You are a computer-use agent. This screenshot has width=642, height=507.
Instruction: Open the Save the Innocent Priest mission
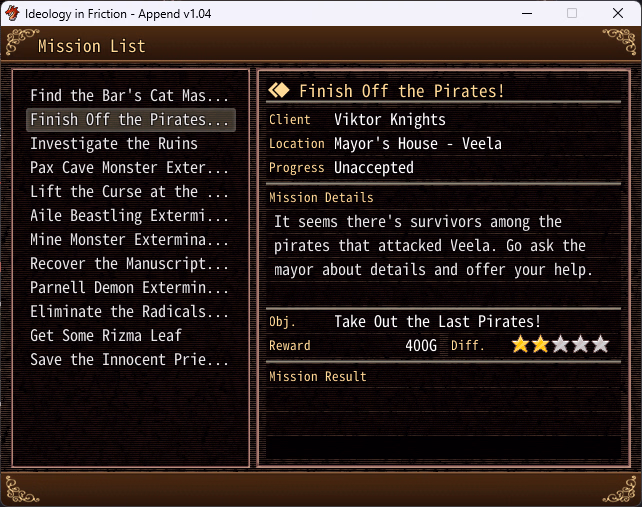coord(130,360)
